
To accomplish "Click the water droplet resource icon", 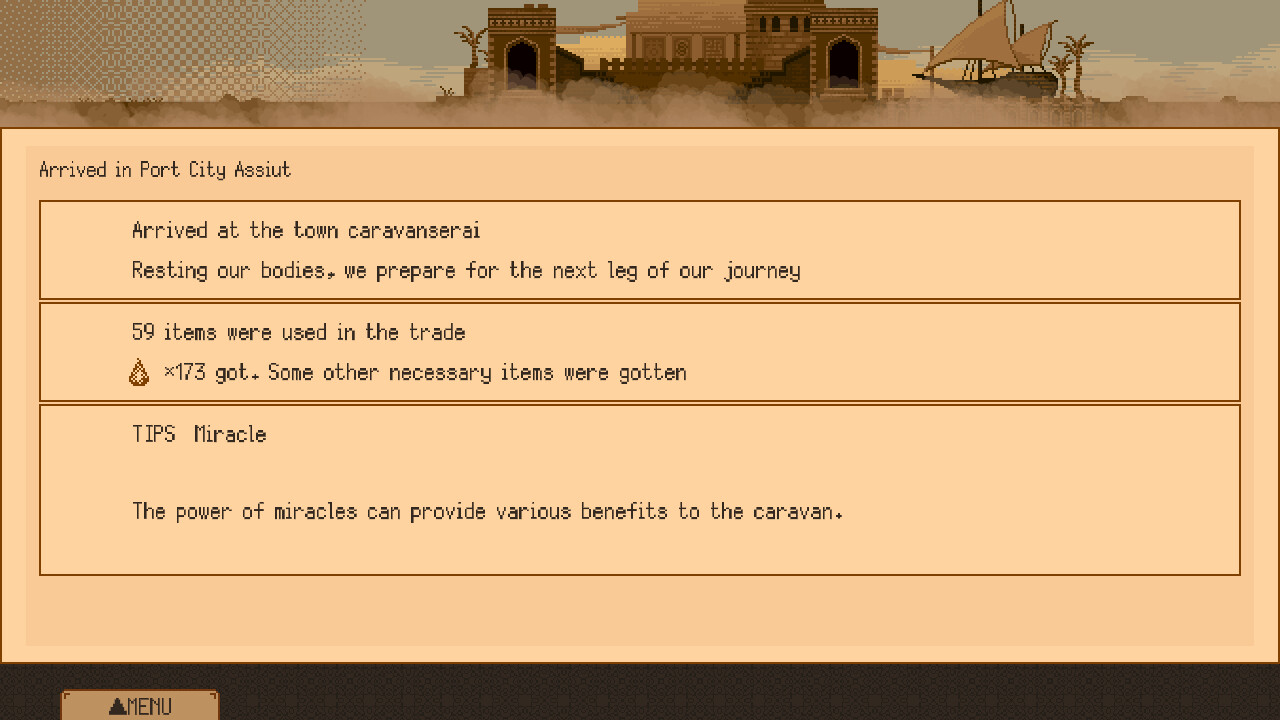I will (140, 371).
